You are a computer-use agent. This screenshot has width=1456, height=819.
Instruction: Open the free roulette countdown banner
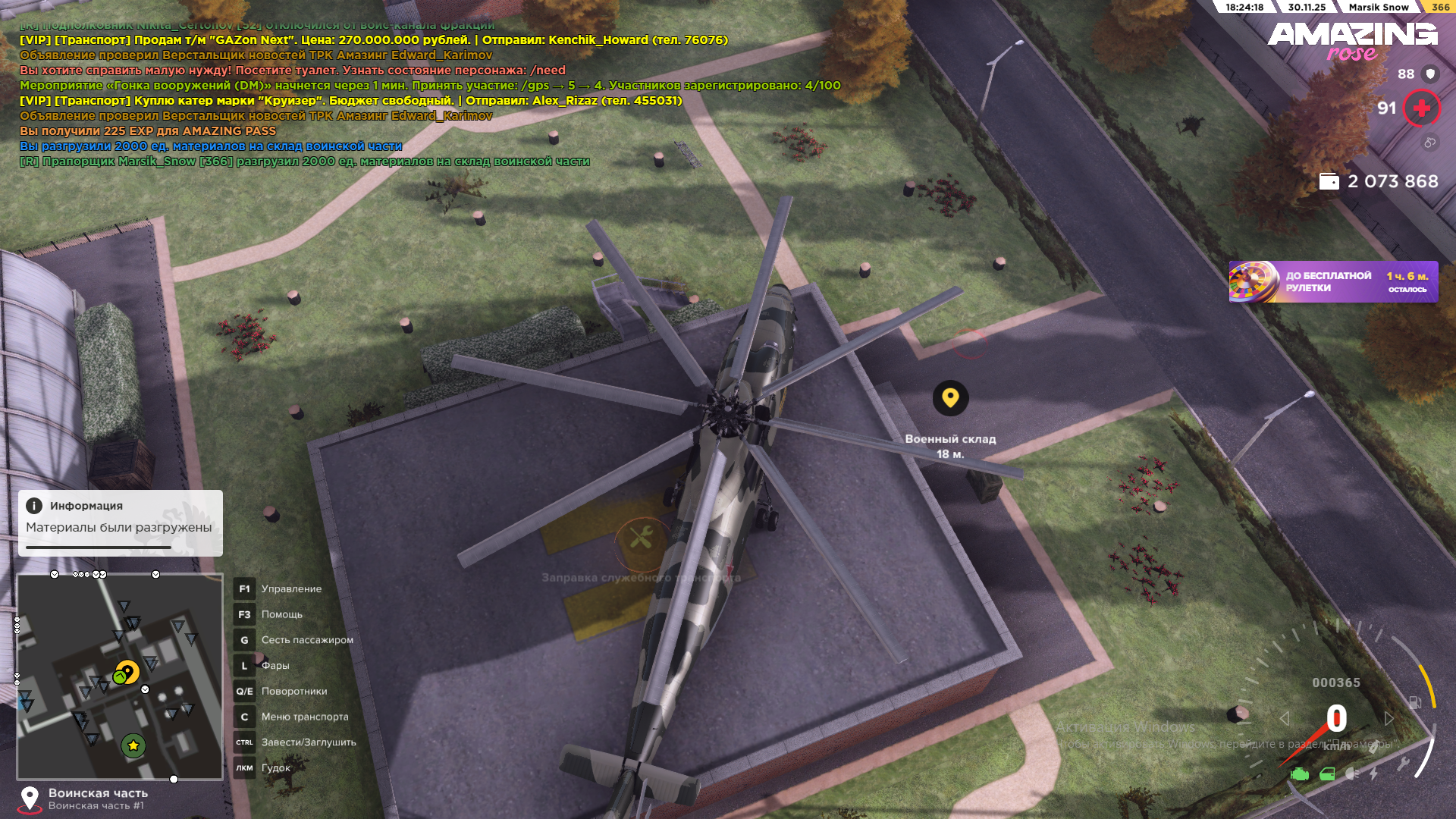(x=1332, y=282)
